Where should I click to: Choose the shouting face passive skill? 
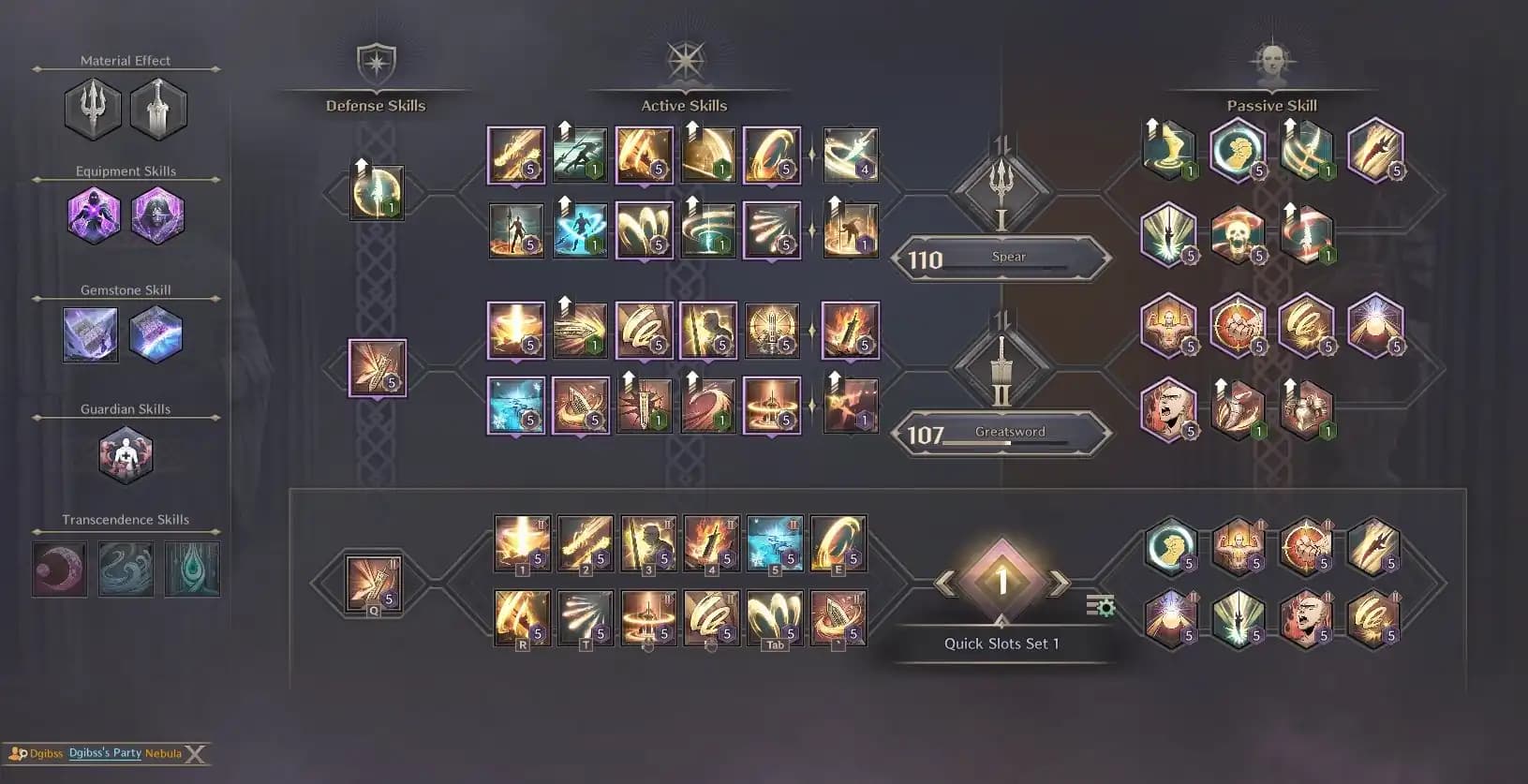click(x=1168, y=408)
